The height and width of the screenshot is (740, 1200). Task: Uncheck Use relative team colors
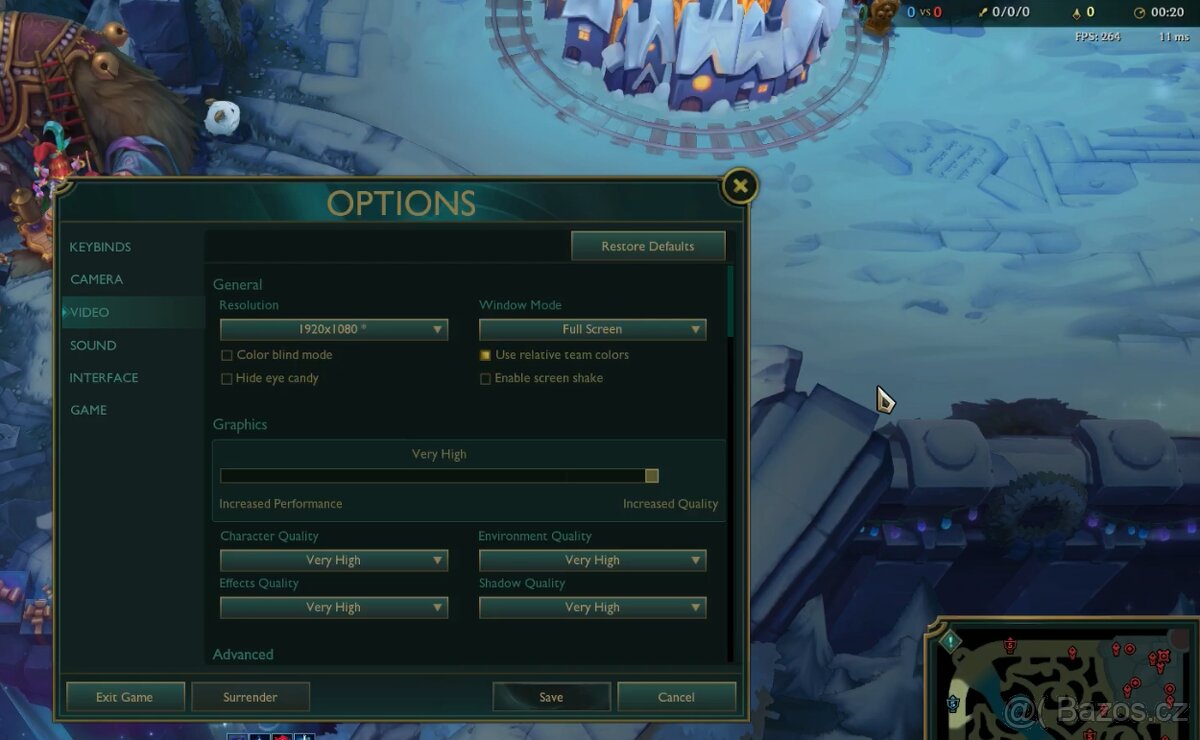click(486, 355)
